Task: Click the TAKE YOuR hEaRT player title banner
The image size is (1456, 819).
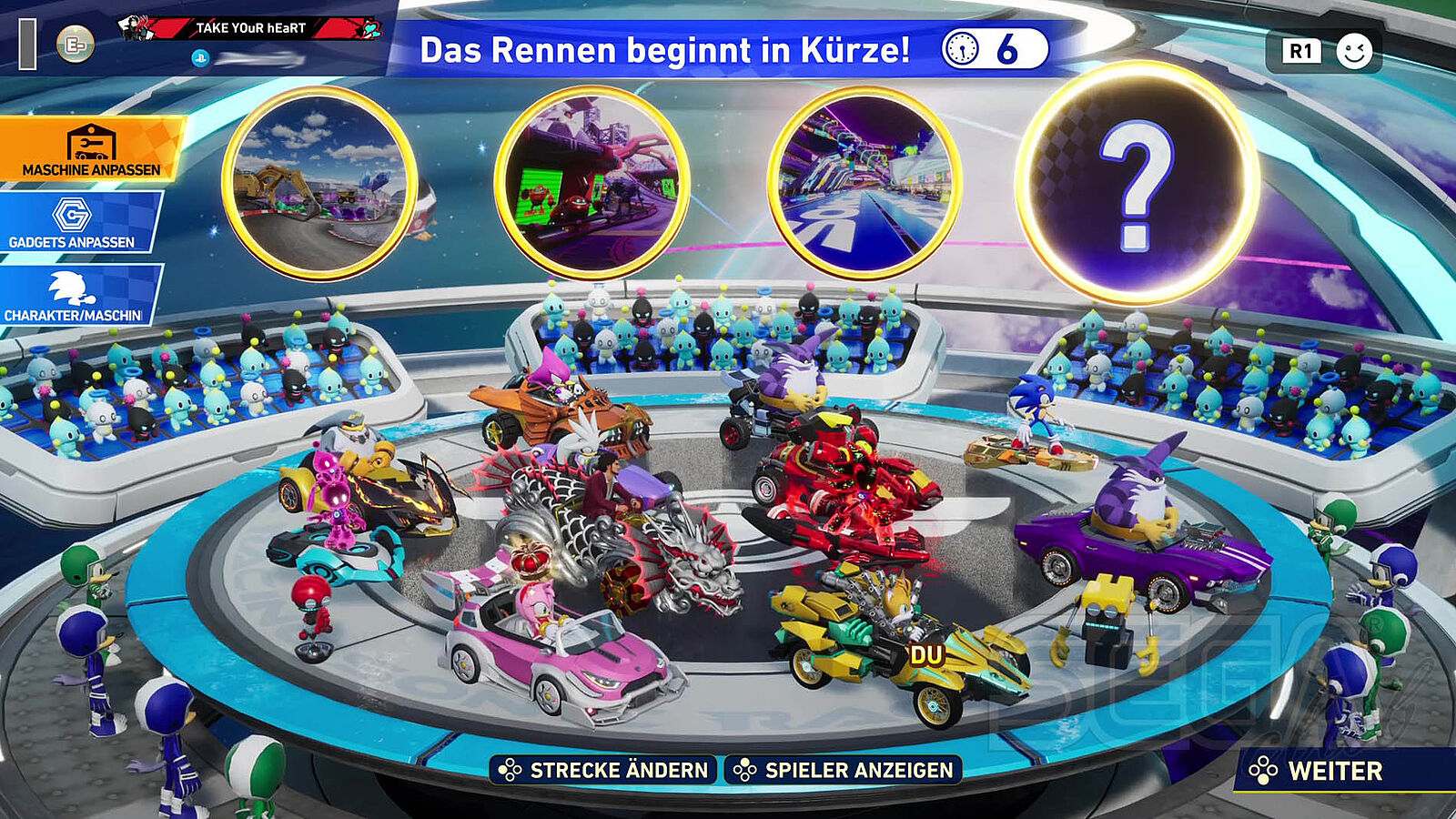Action: pyautogui.click(x=251, y=28)
